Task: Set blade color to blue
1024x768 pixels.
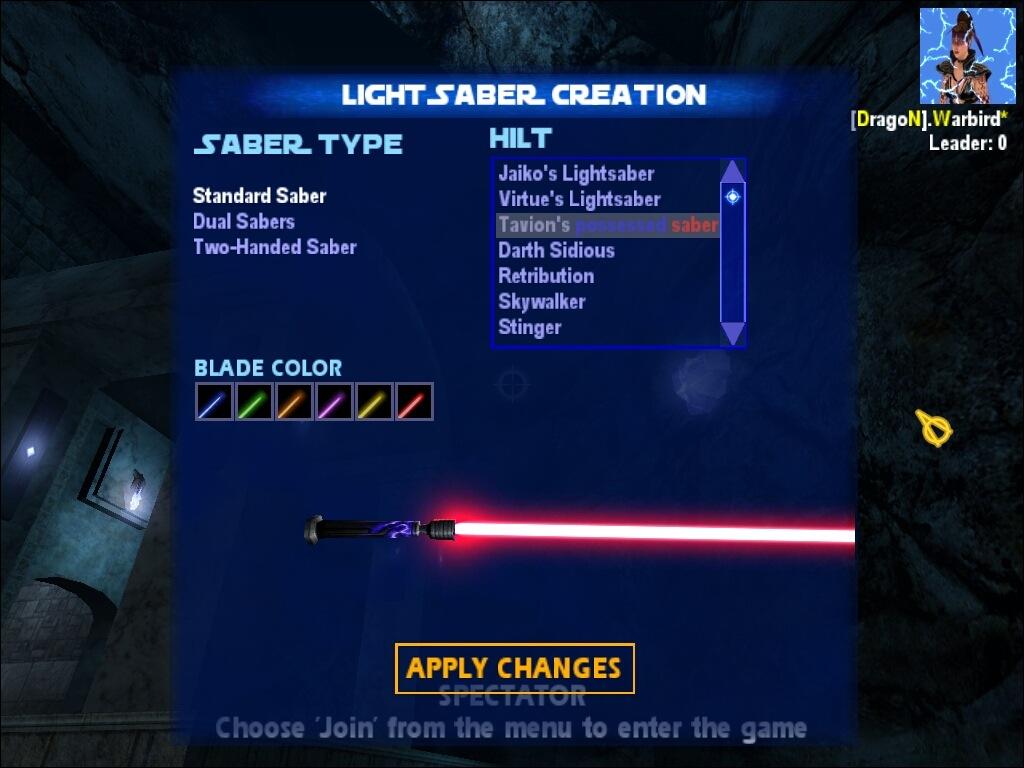Action: pyautogui.click(x=214, y=402)
